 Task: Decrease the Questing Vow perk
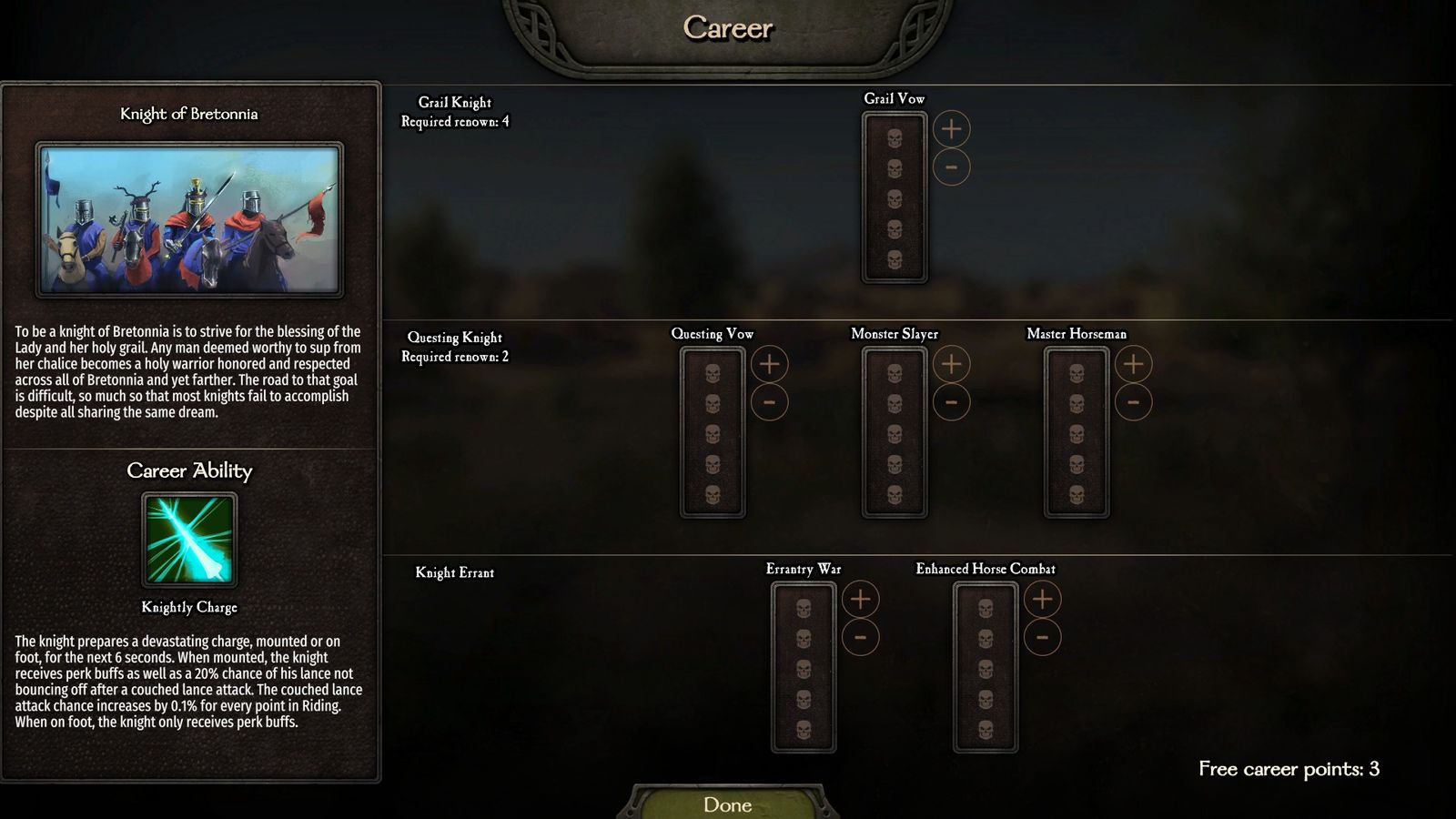tap(769, 402)
